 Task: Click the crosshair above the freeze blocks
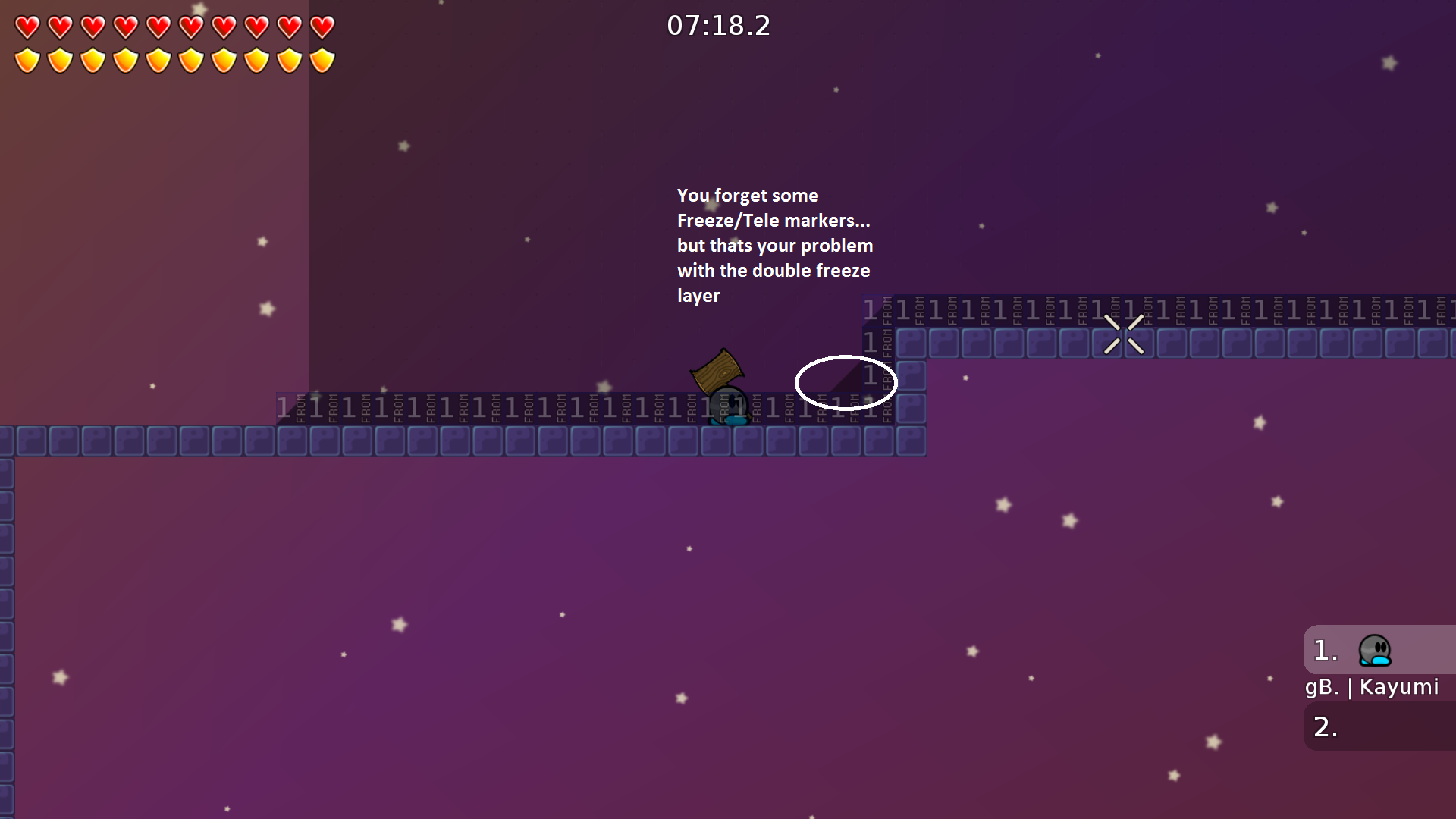pos(1125,334)
